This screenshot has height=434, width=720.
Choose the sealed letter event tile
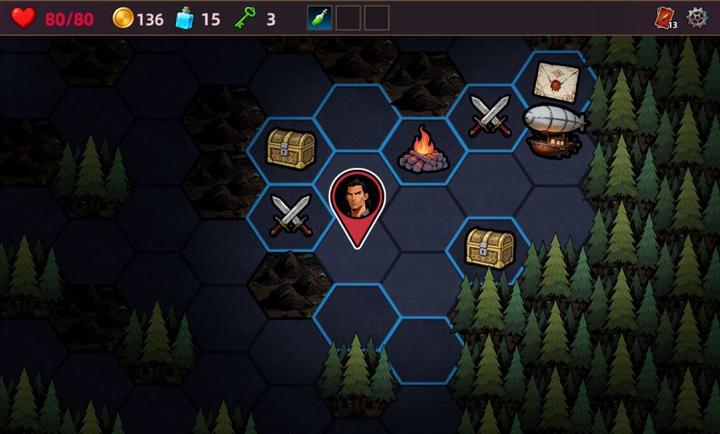click(555, 80)
